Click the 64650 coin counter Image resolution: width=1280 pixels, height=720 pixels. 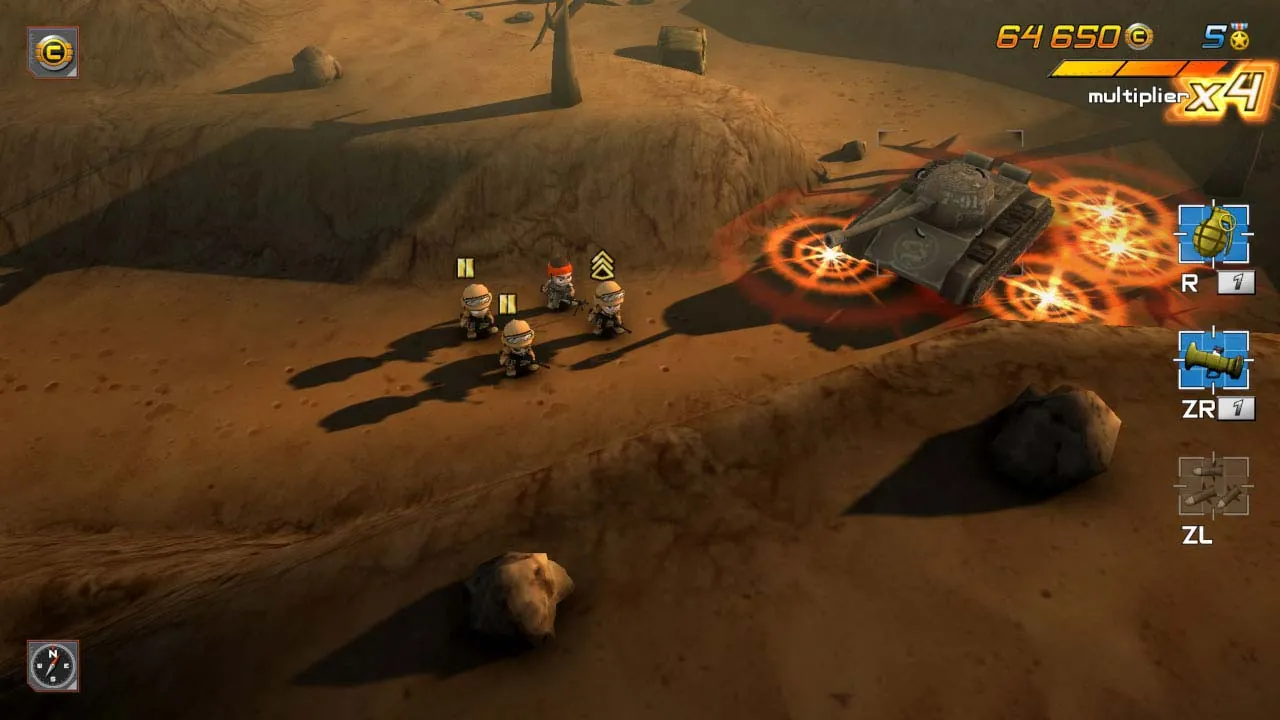pos(1060,37)
